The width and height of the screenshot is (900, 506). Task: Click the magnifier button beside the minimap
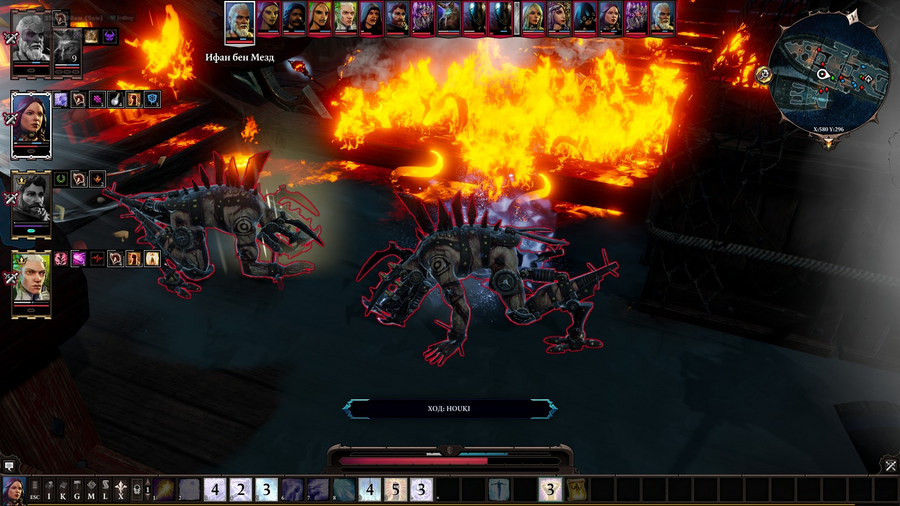coord(763,73)
